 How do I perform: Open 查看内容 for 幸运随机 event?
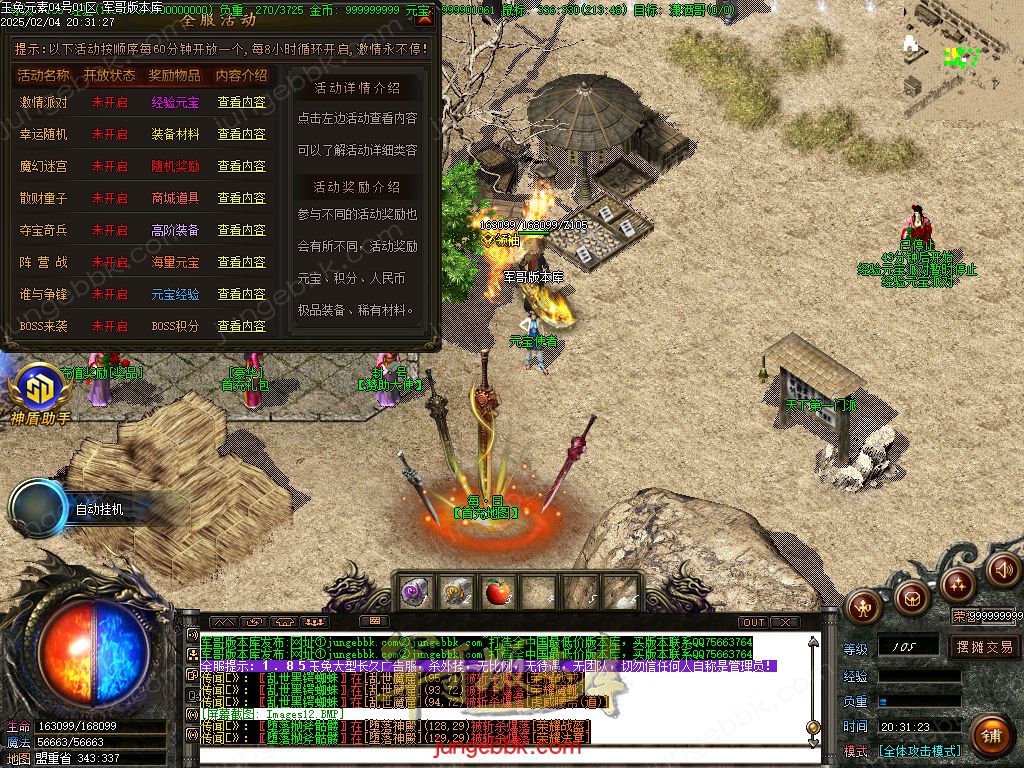click(242, 134)
